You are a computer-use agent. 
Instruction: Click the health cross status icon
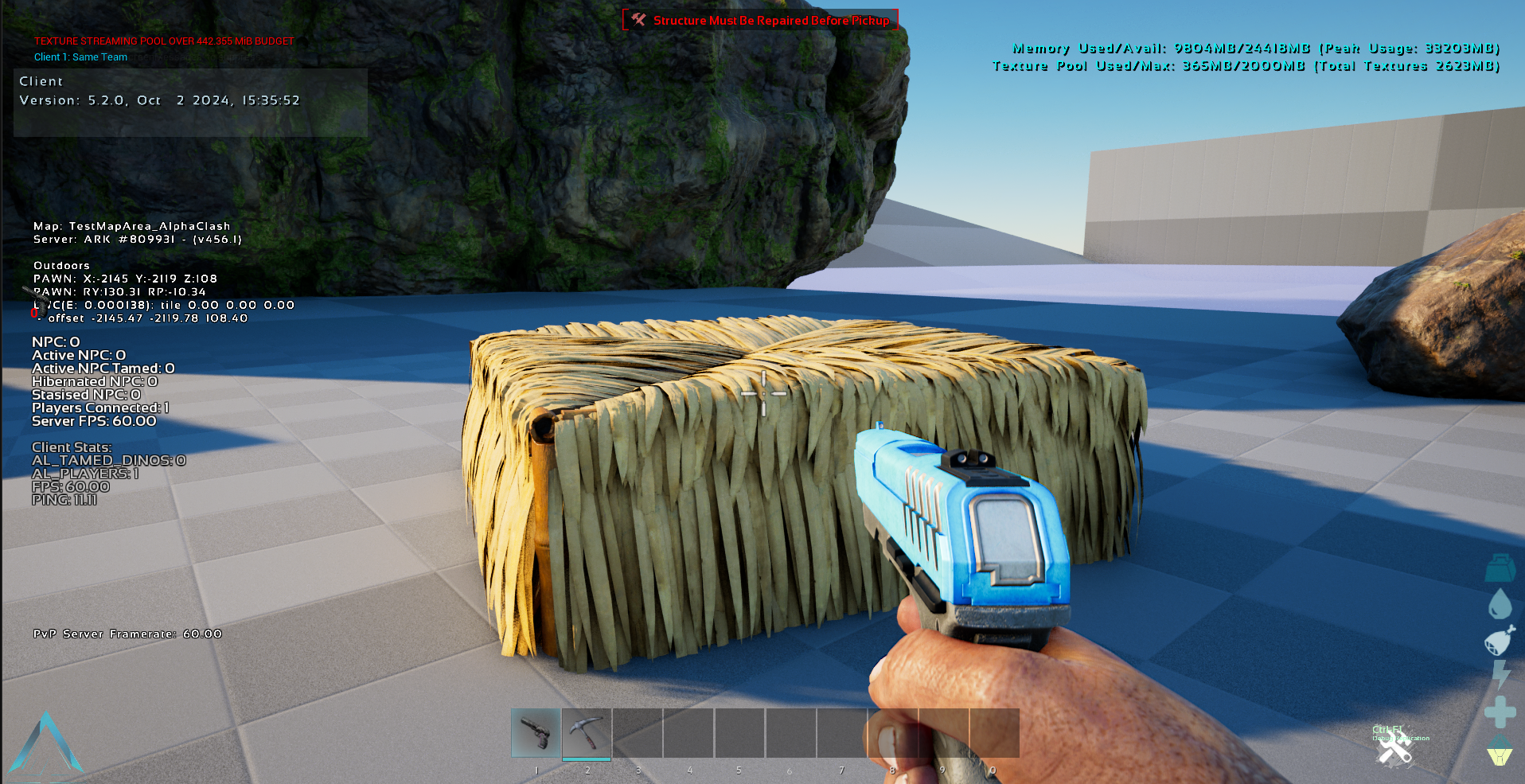[1500, 712]
